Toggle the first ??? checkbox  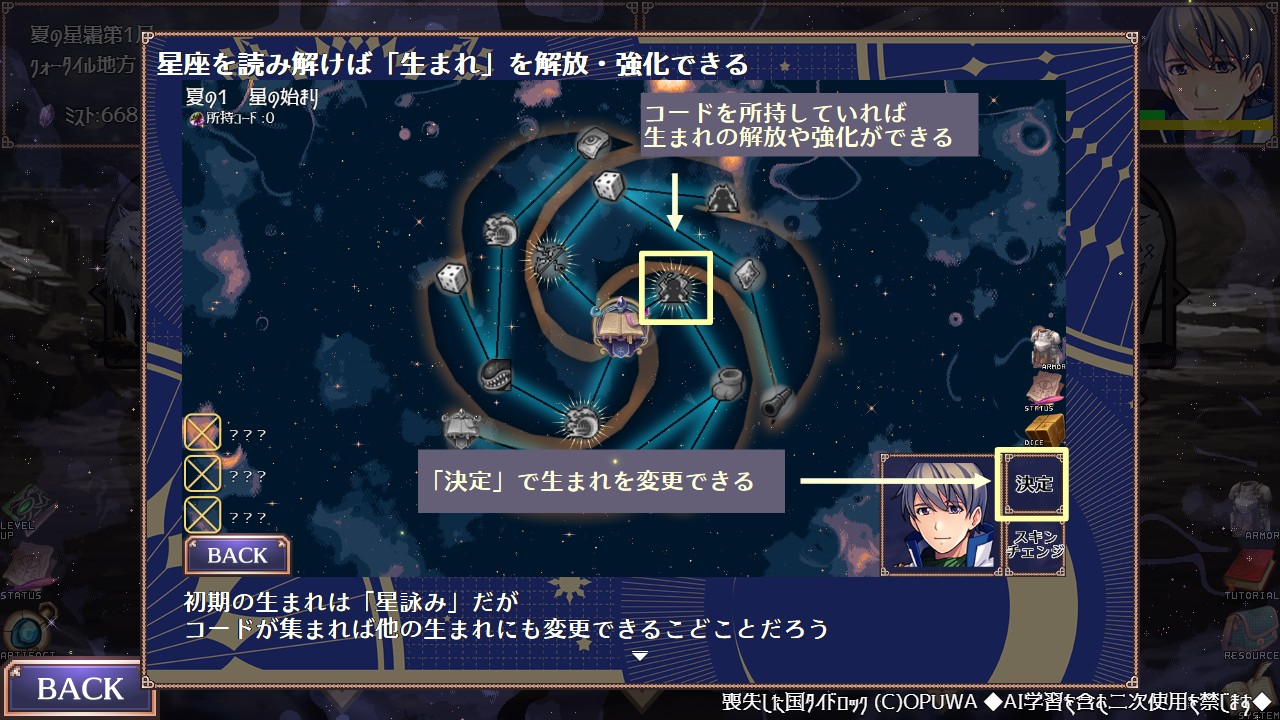click(203, 432)
